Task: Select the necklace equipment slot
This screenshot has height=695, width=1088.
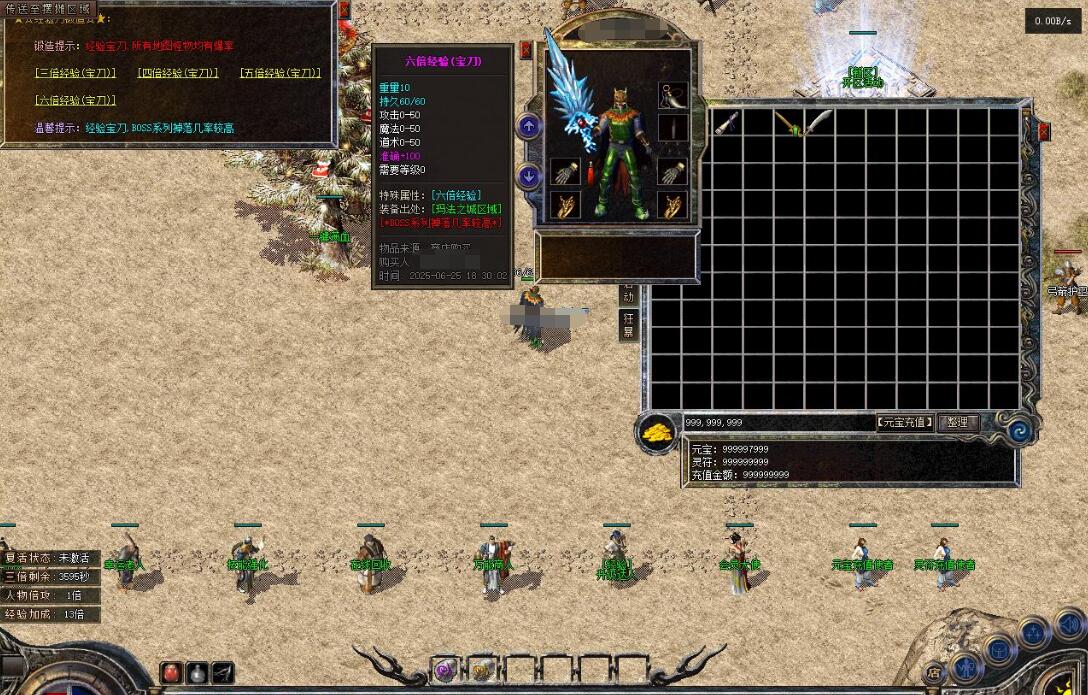Action: [673, 96]
